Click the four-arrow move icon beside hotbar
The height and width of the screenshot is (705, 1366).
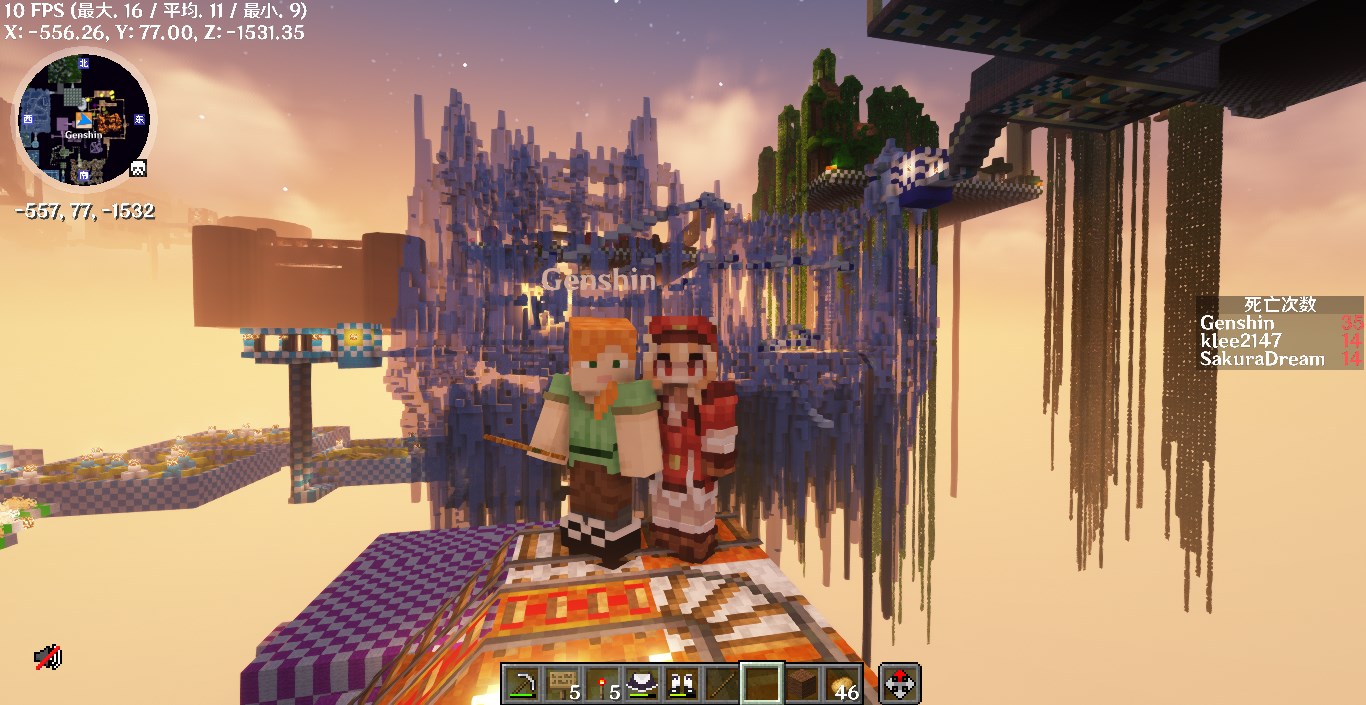coord(900,684)
